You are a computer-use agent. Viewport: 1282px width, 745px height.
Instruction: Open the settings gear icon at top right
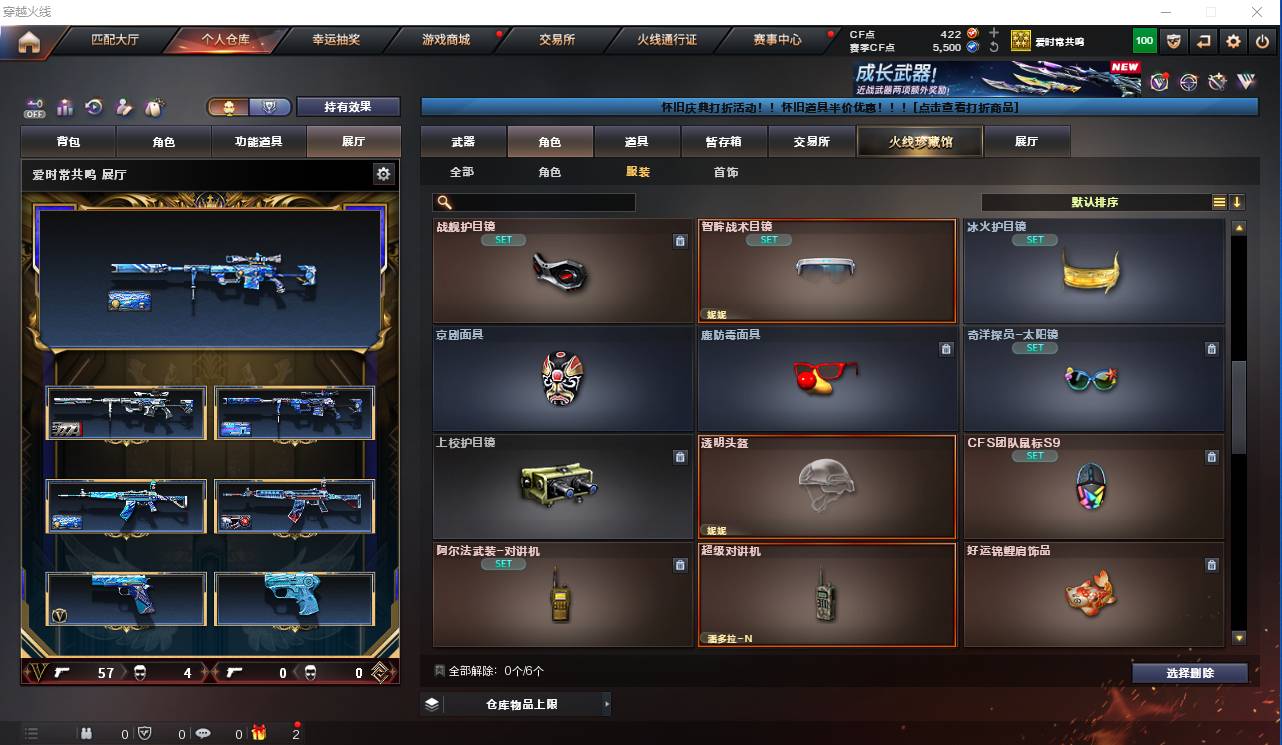click(x=1233, y=40)
